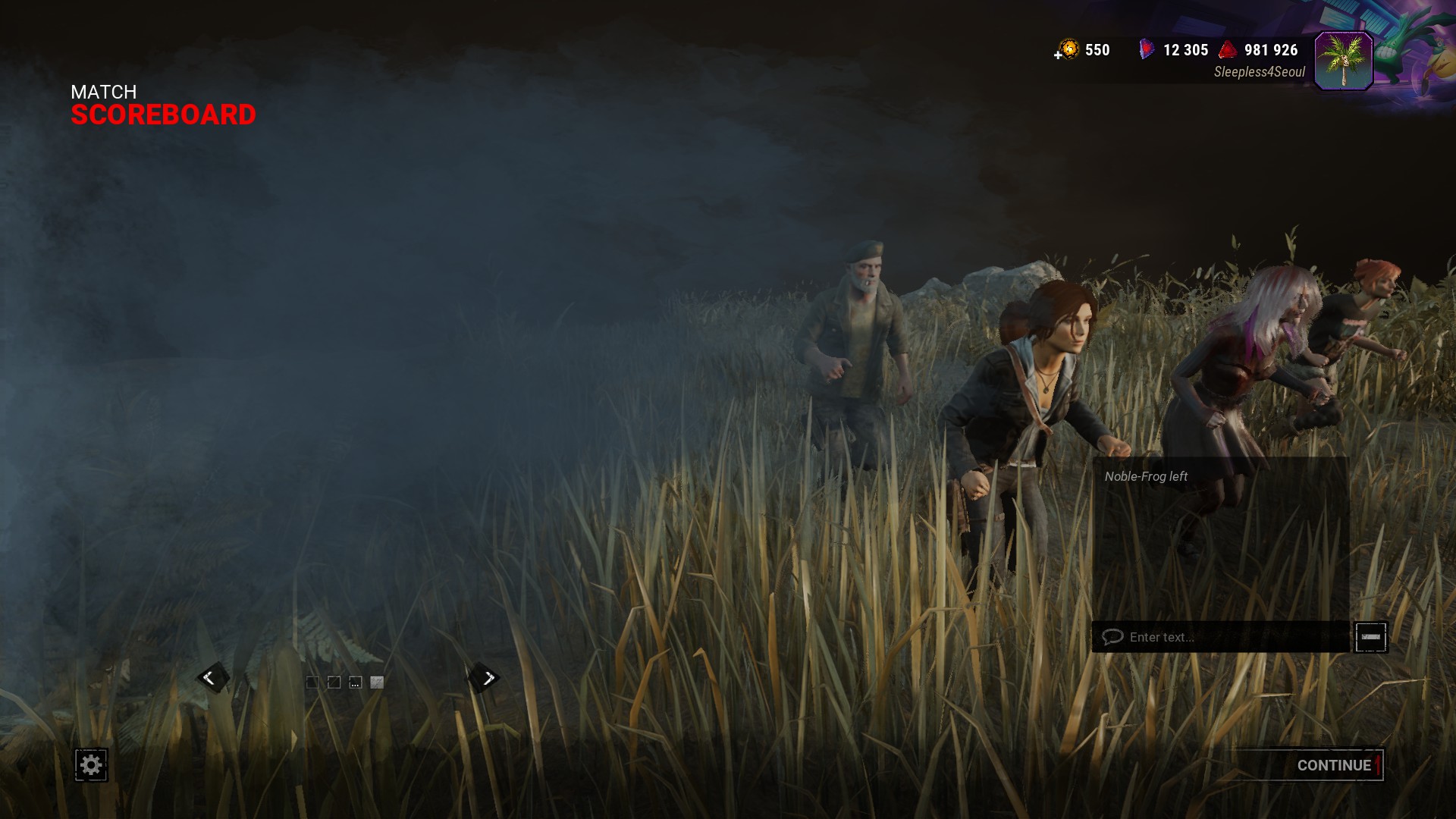
Task: Add Auric Cells via plus icon
Action: (1058, 55)
